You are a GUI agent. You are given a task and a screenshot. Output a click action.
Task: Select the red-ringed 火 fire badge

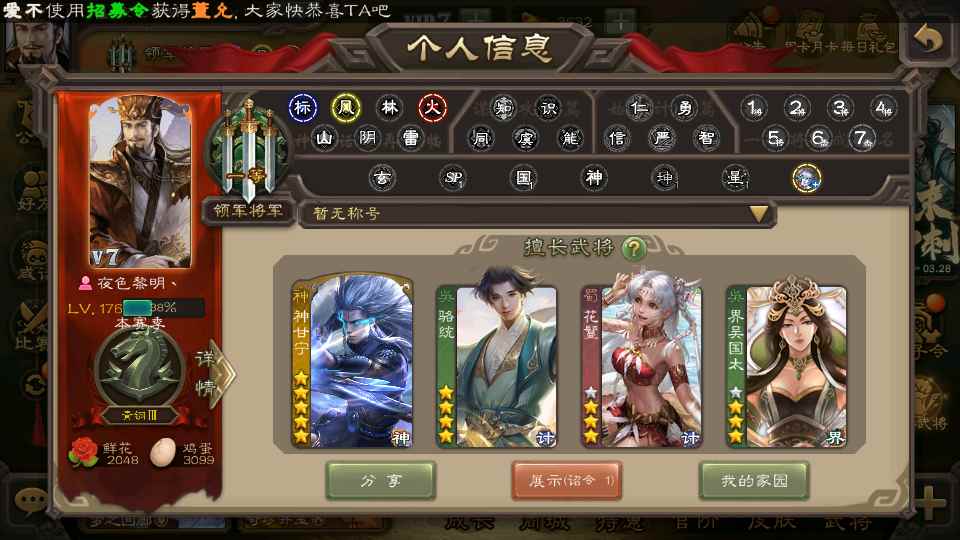(432, 107)
